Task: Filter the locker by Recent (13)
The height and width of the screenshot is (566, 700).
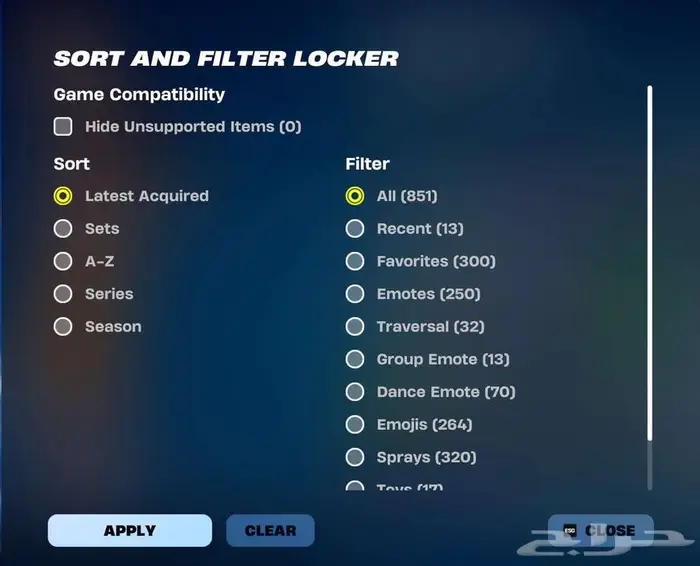Action: [355, 229]
